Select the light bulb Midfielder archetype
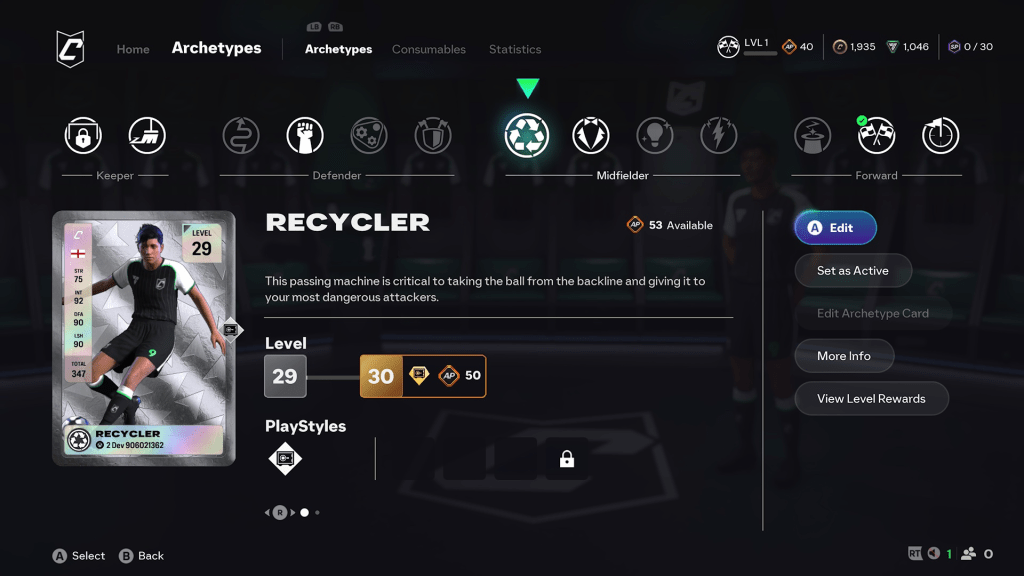1024x576 pixels. coord(655,135)
